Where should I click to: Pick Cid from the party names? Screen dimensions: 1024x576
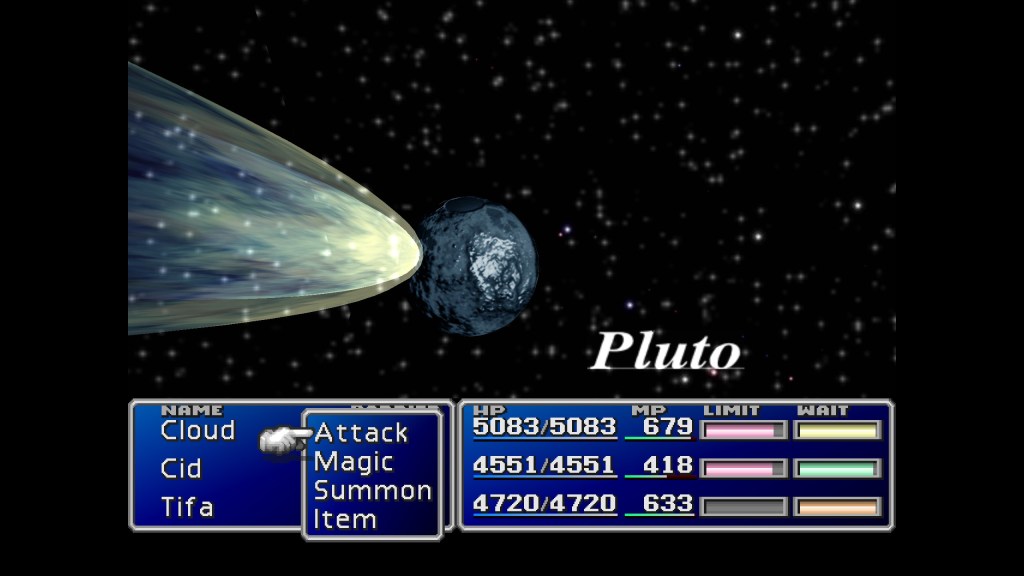(x=181, y=468)
